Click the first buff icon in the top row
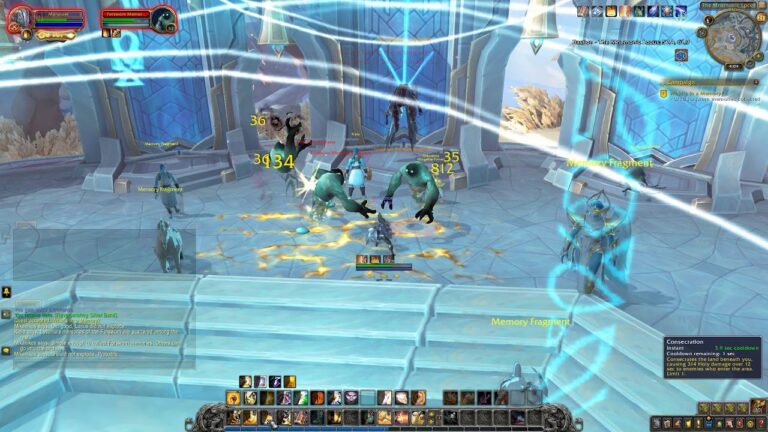 (583, 11)
